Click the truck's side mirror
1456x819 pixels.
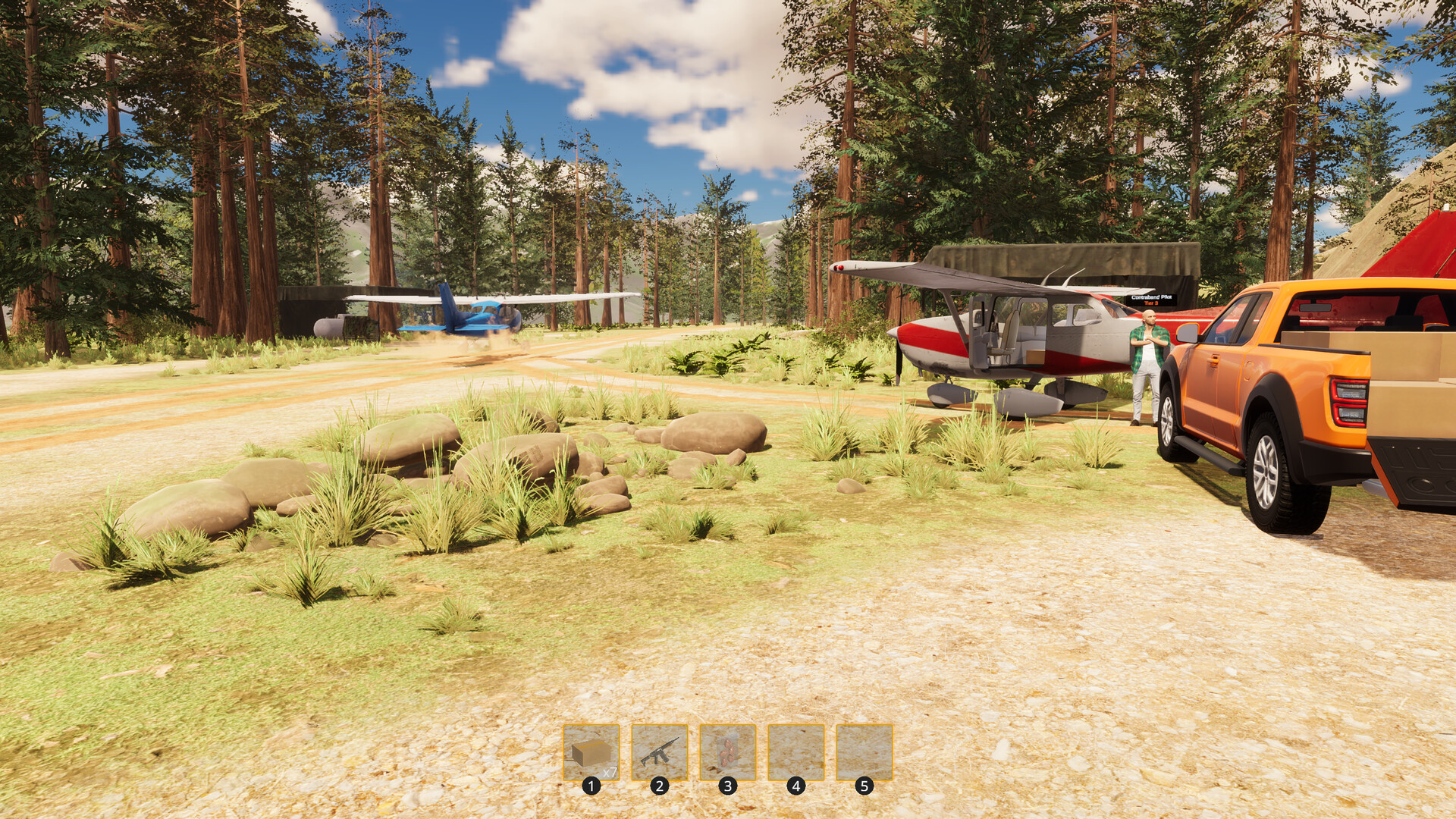1188,334
